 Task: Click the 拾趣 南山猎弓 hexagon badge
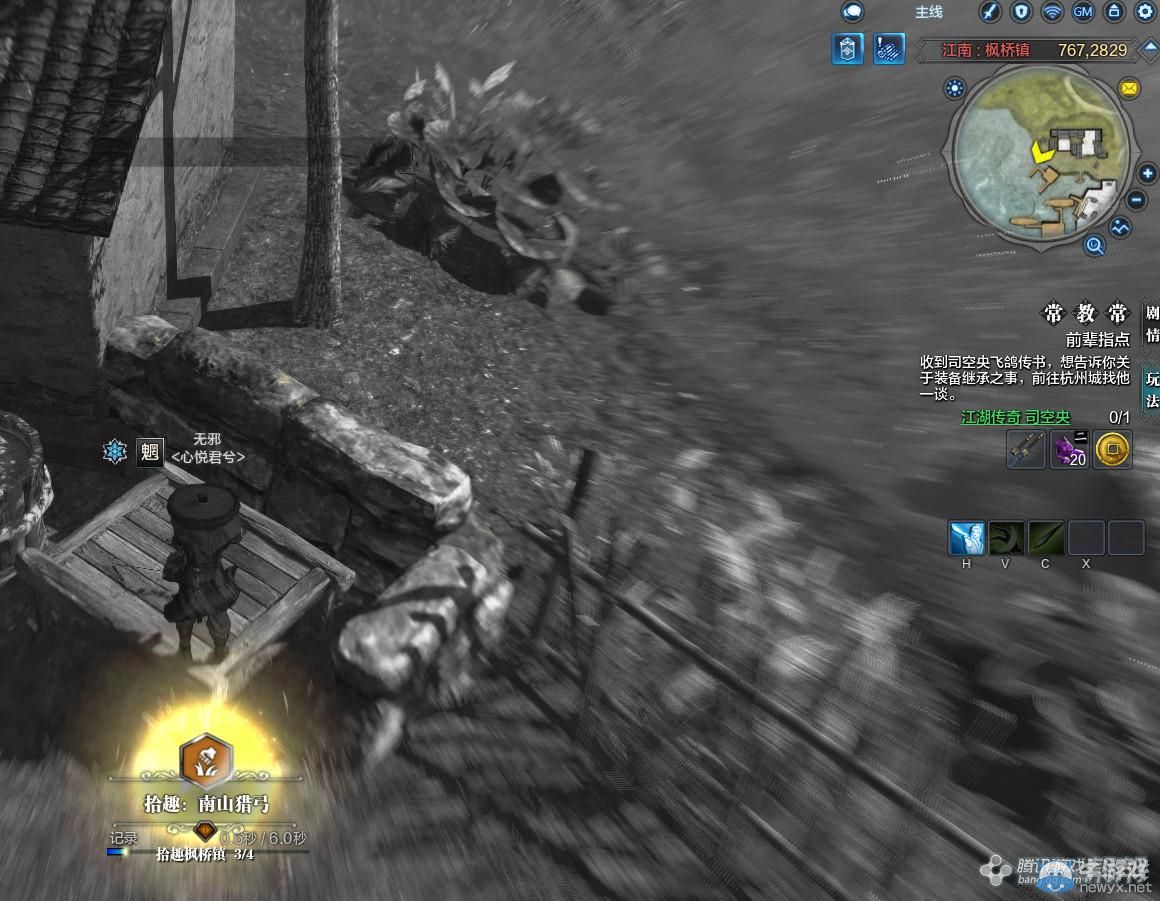click(x=205, y=762)
